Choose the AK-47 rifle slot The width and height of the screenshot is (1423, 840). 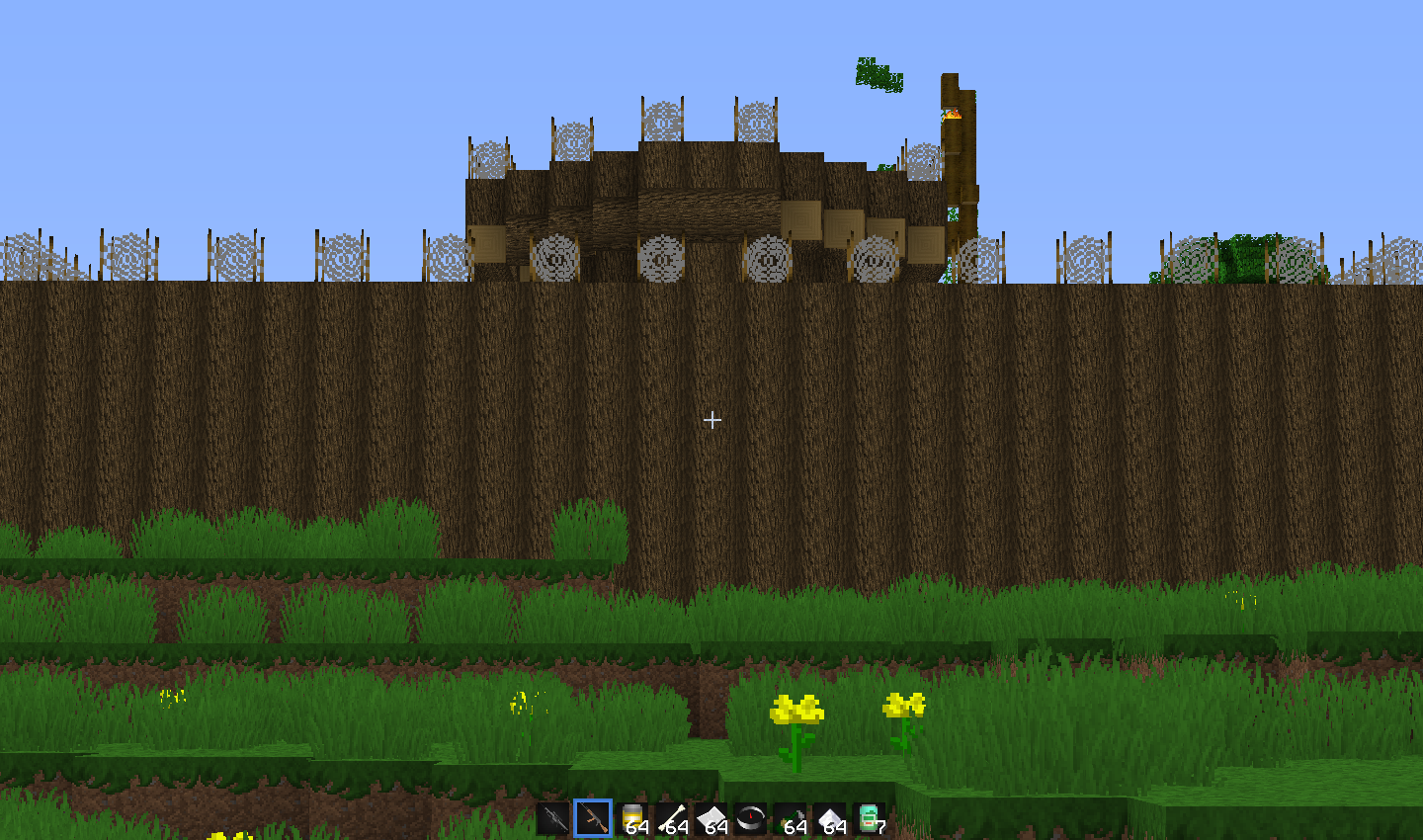pyautogui.click(x=593, y=818)
